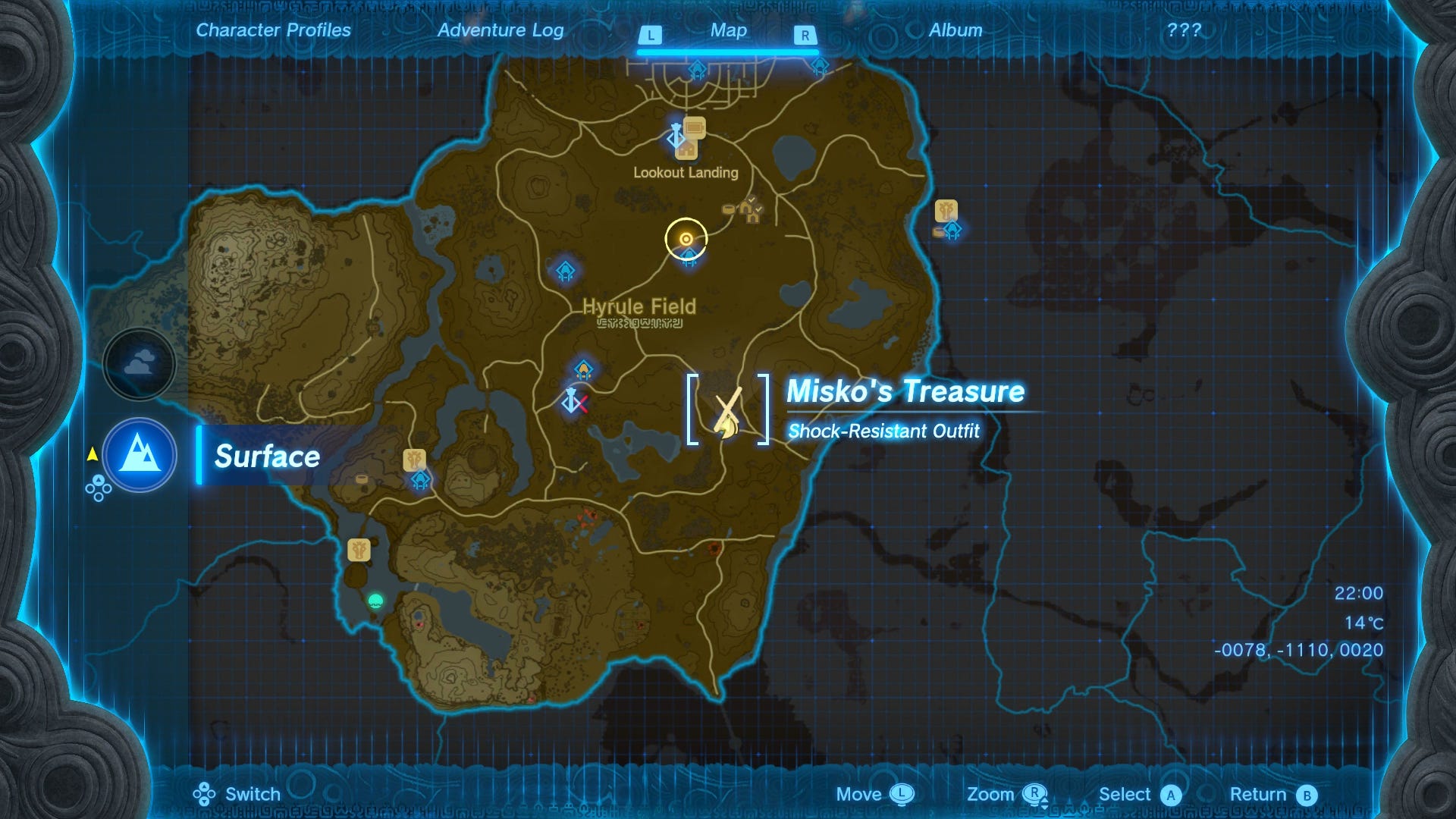Open the Adventure Log tab

point(500,30)
